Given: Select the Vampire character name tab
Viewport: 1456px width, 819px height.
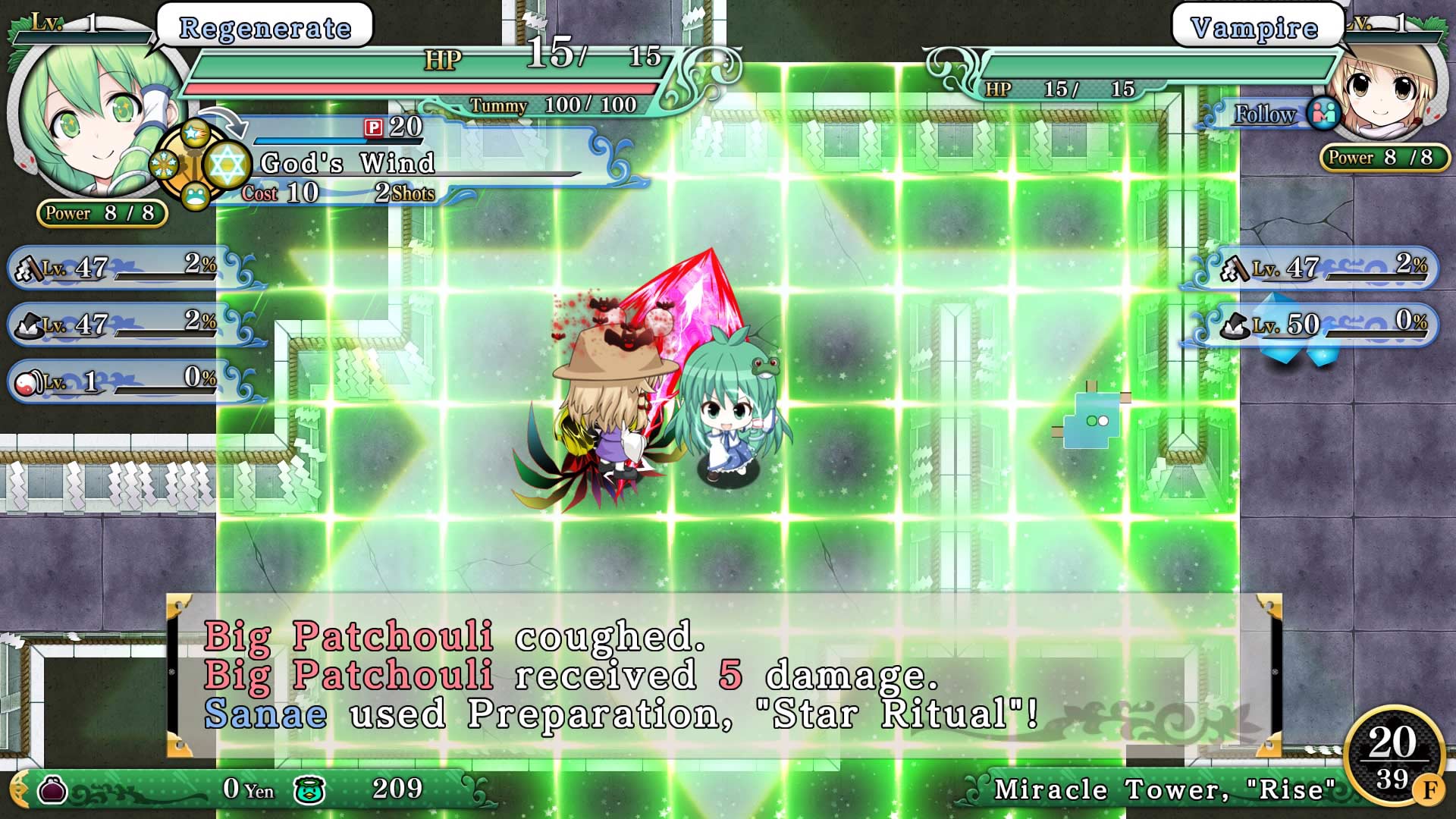Looking at the screenshot, I should (1257, 27).
